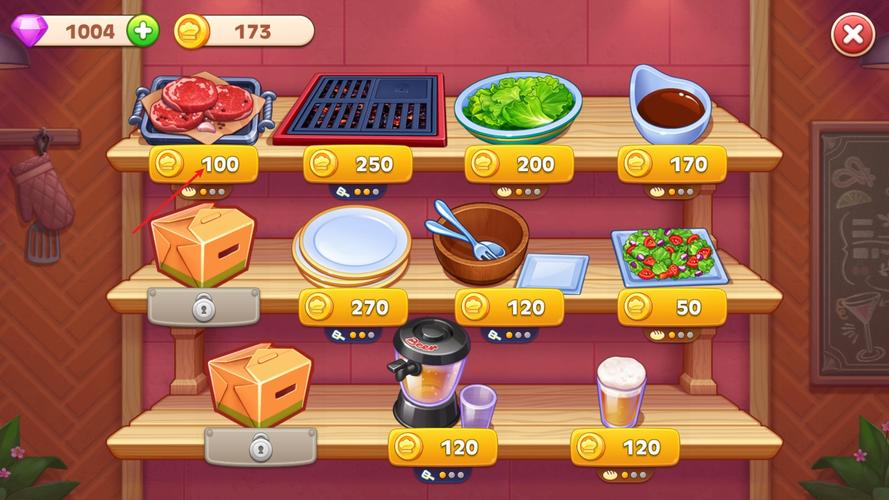
Task: Upgrade the plates for 270 coins
Action: click(x=353, y=307)
